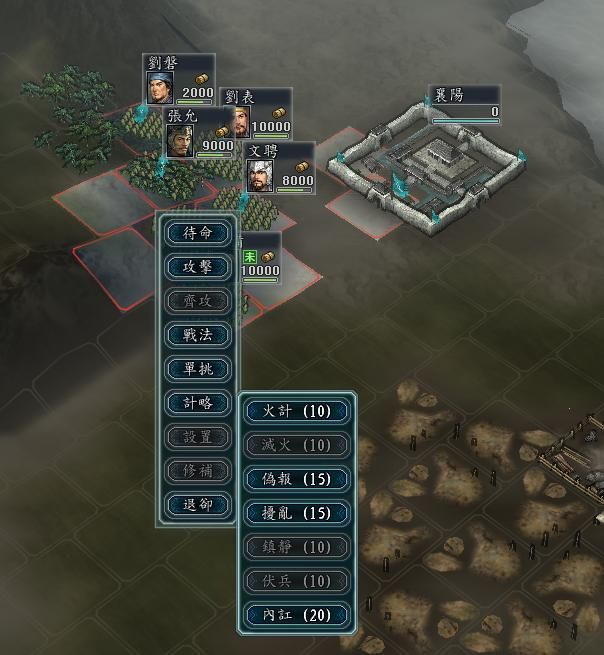This screenshot has height=655, width=604.
Task: Select 擾亂 (15) disrupt stratagem
Action: click(x=298, y=513)
